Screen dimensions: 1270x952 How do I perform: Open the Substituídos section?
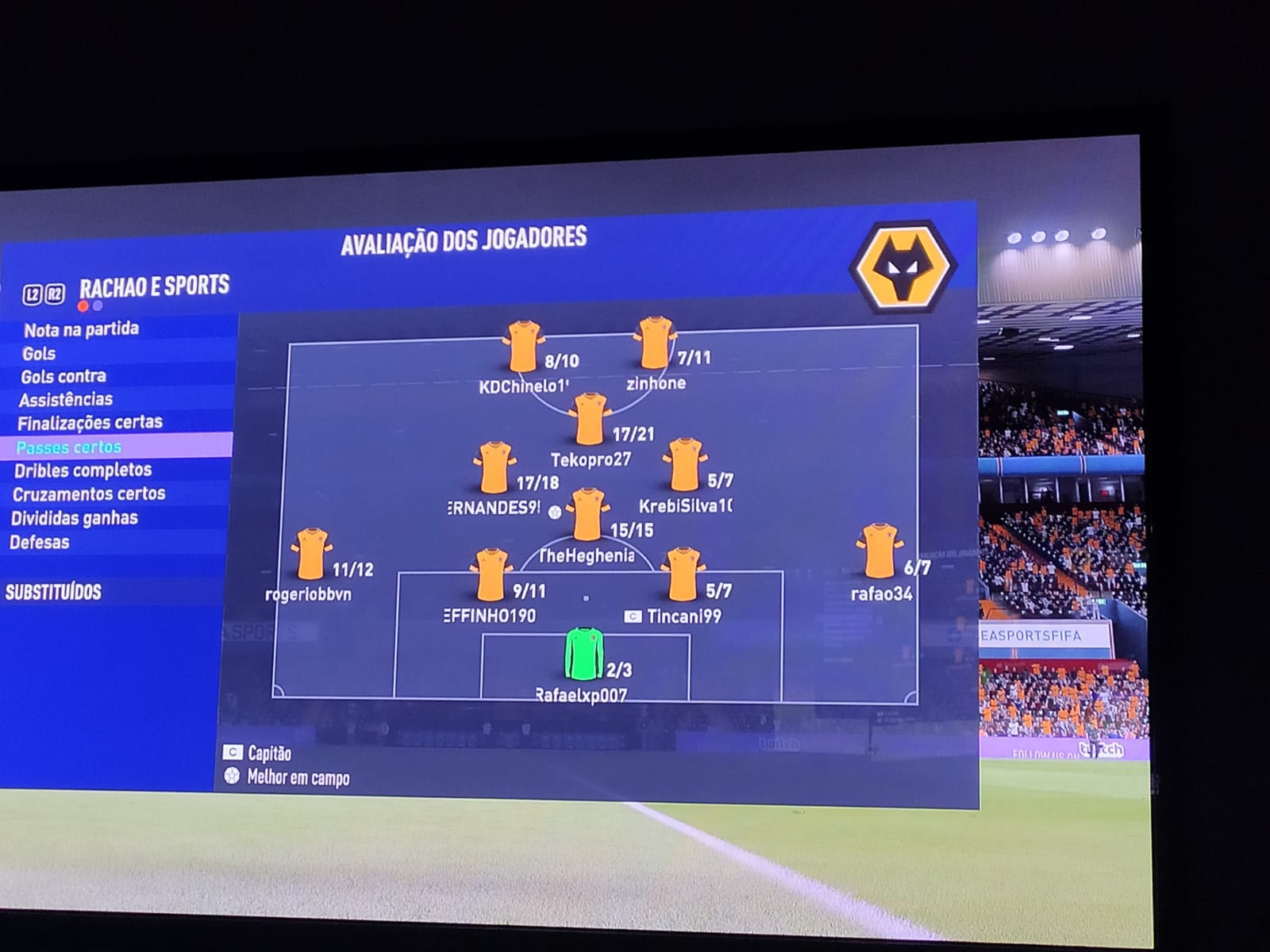[x=53, y=592]
